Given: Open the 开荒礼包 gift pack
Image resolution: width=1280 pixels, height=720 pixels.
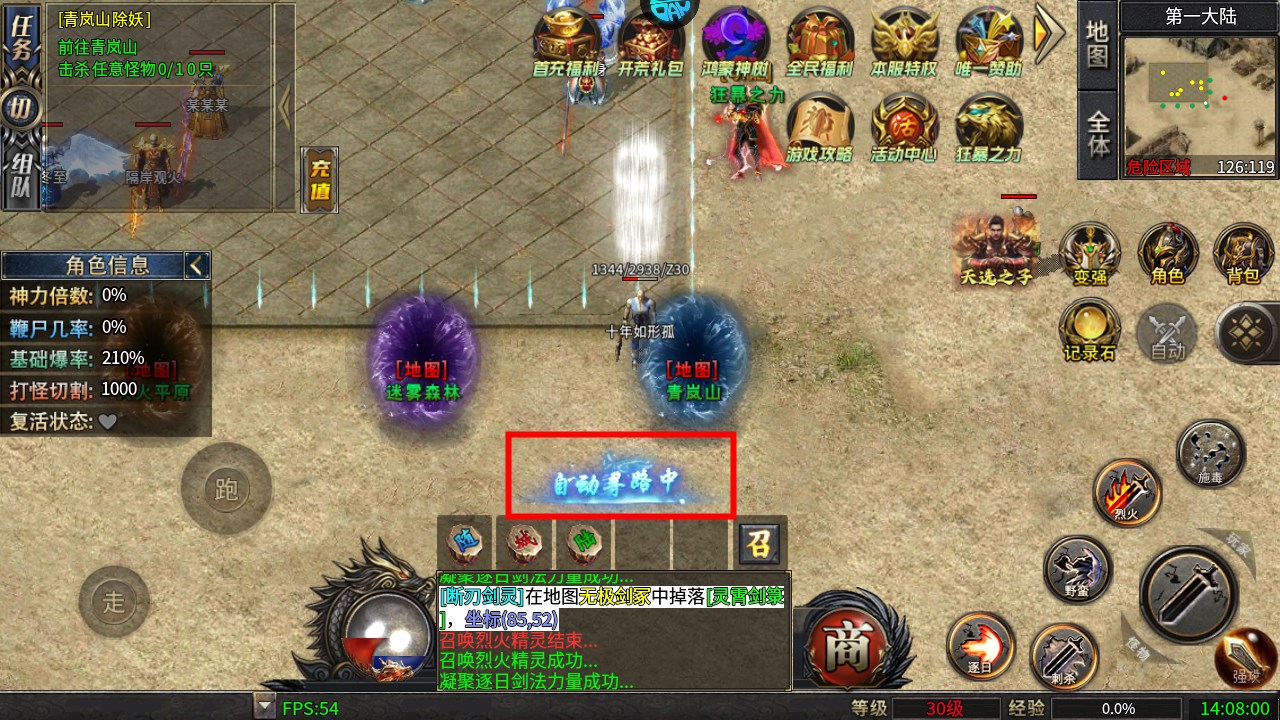Looking at the screenshot, I should 650,42.
